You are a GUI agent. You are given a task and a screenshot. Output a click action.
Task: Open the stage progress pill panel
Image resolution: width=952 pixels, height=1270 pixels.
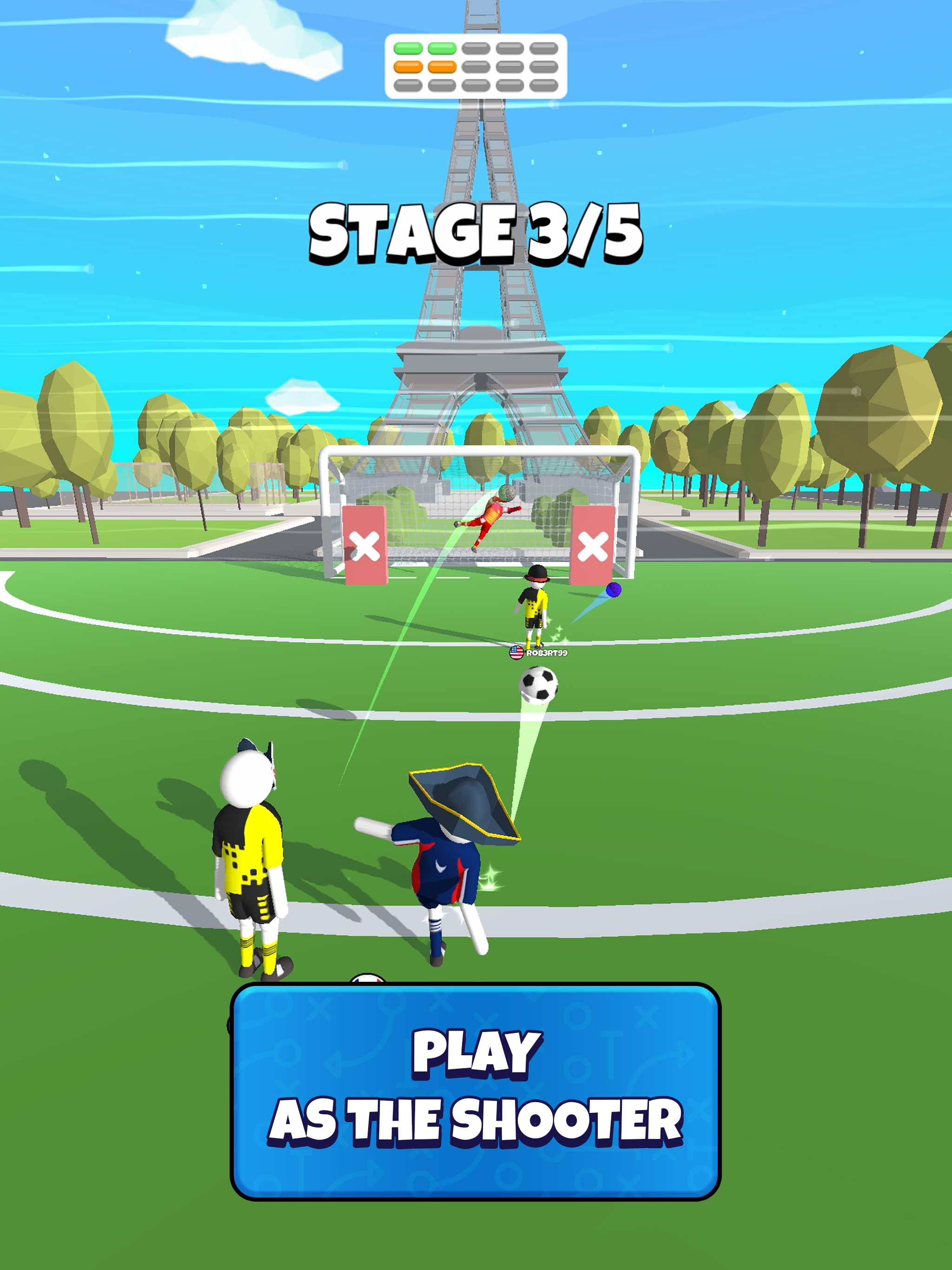point(474,66)
